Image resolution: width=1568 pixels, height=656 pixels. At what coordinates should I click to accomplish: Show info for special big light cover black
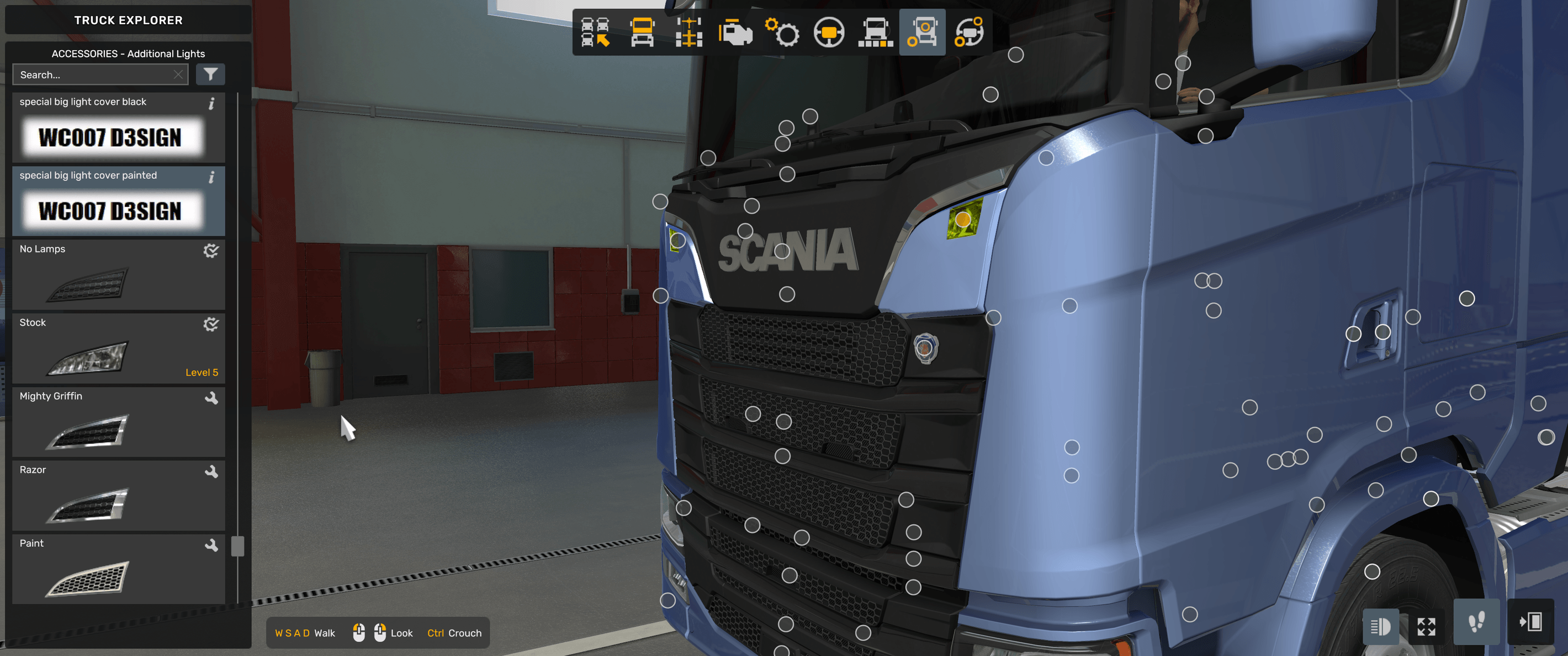212,104
